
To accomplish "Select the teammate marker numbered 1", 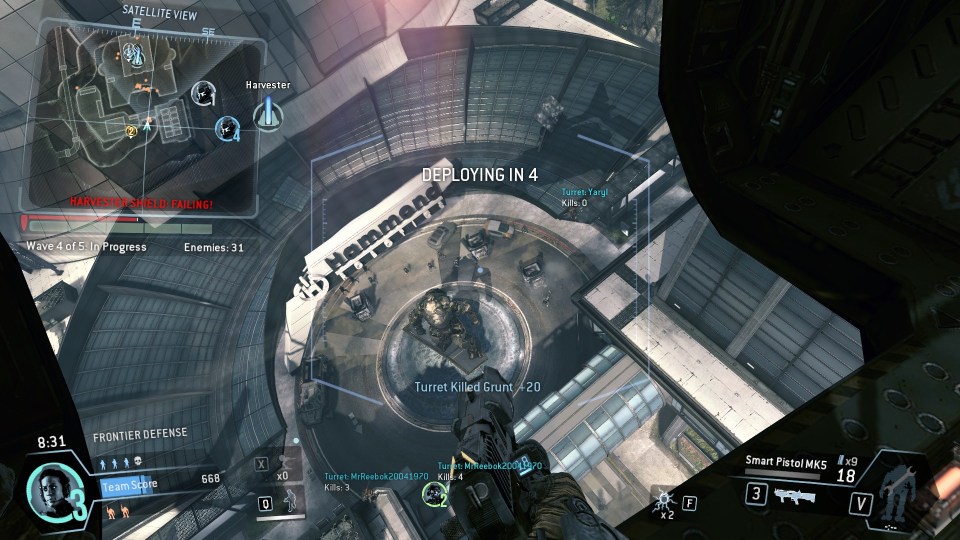I will [x=204, y=93].
